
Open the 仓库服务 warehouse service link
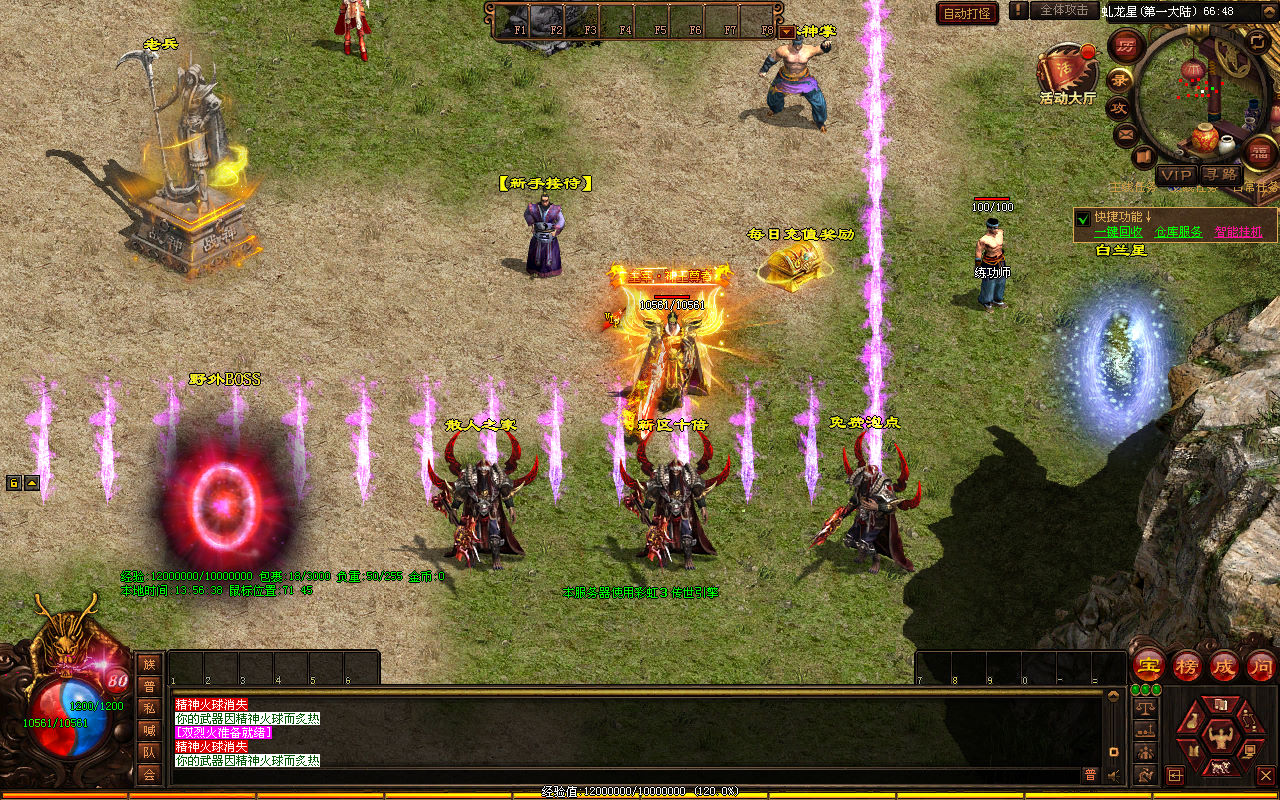pos(1178,231)
